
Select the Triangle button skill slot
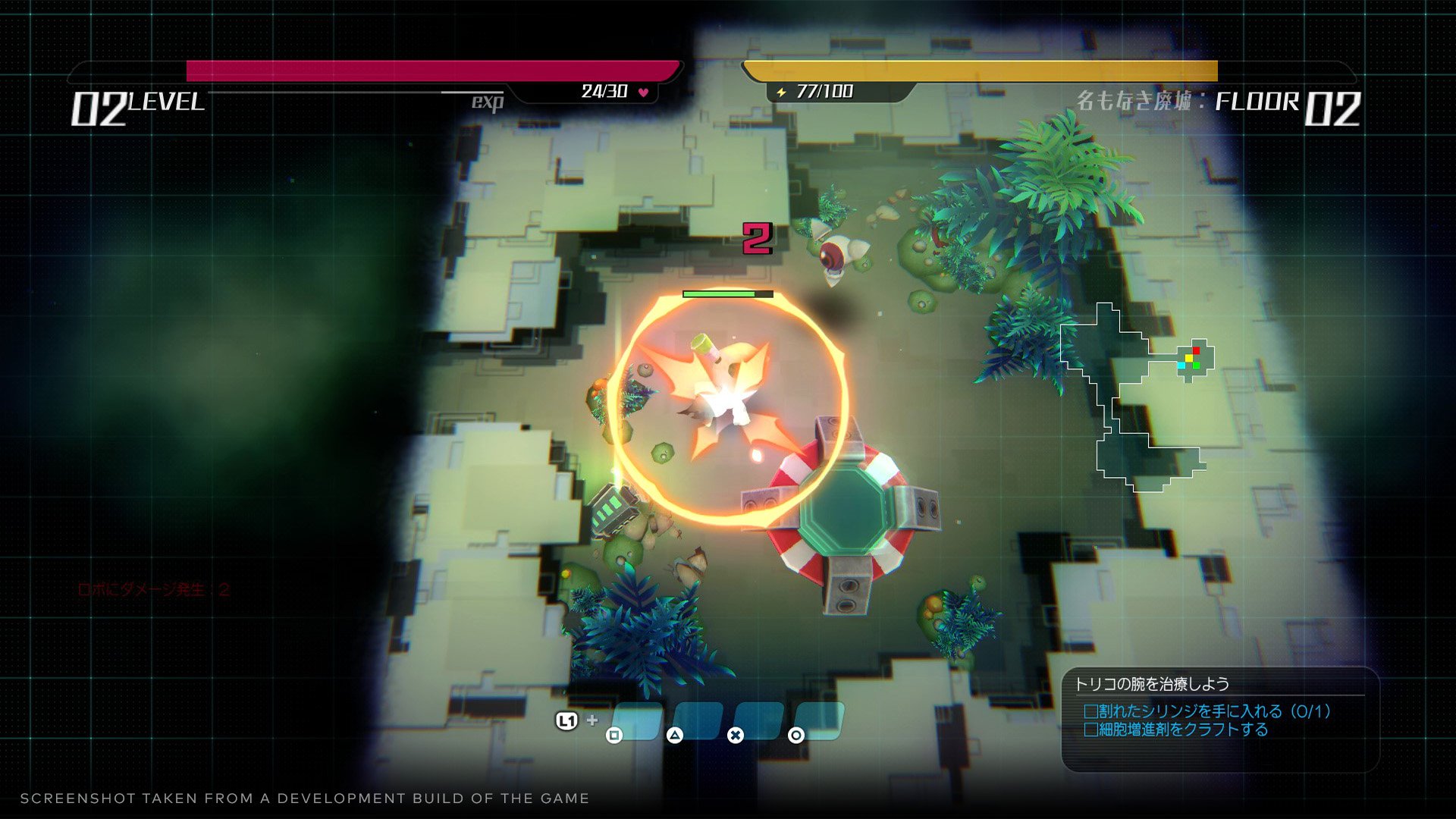(x=699, y=720)
